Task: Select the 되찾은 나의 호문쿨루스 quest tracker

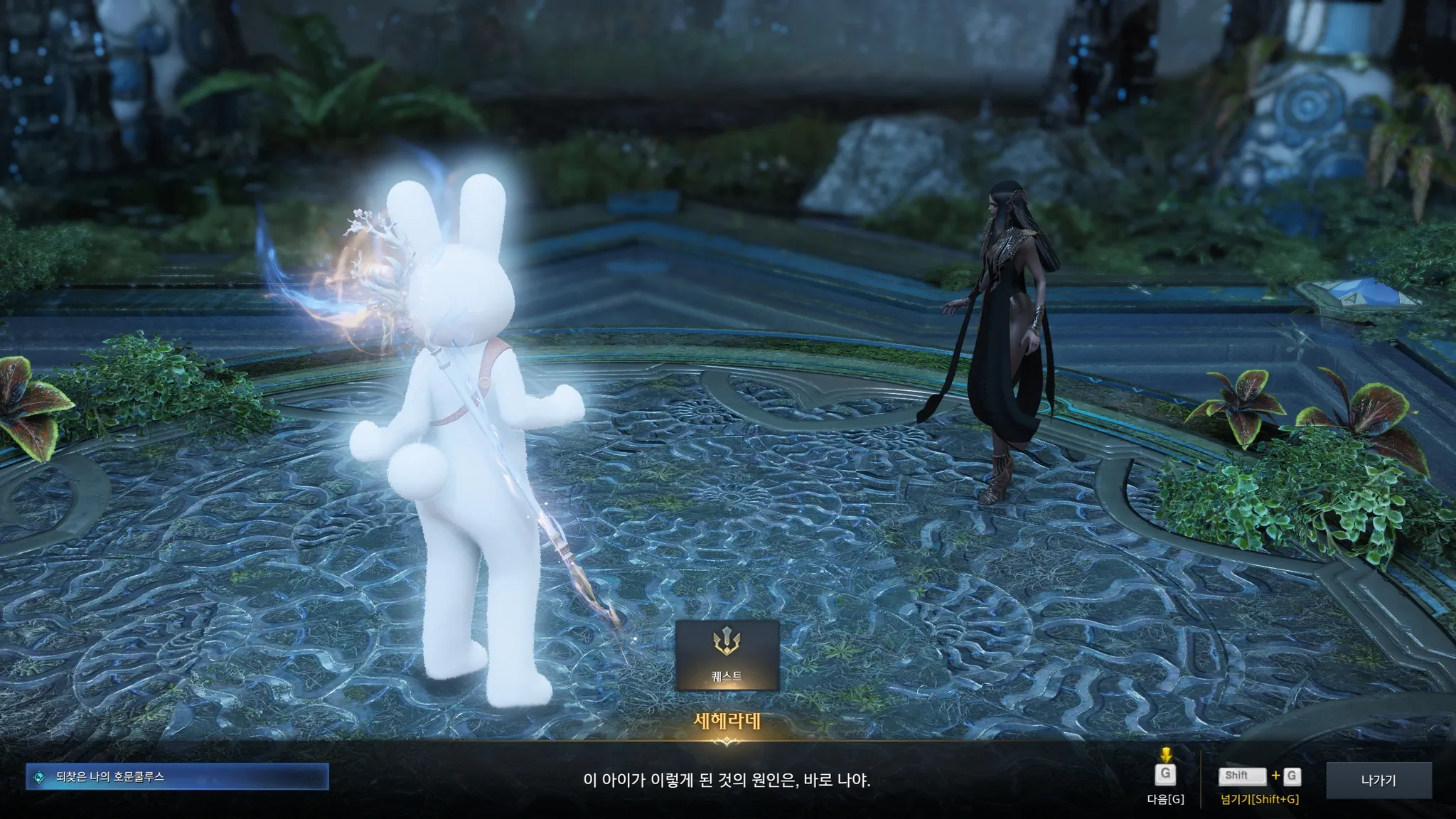Action: [x=177, y=777]
